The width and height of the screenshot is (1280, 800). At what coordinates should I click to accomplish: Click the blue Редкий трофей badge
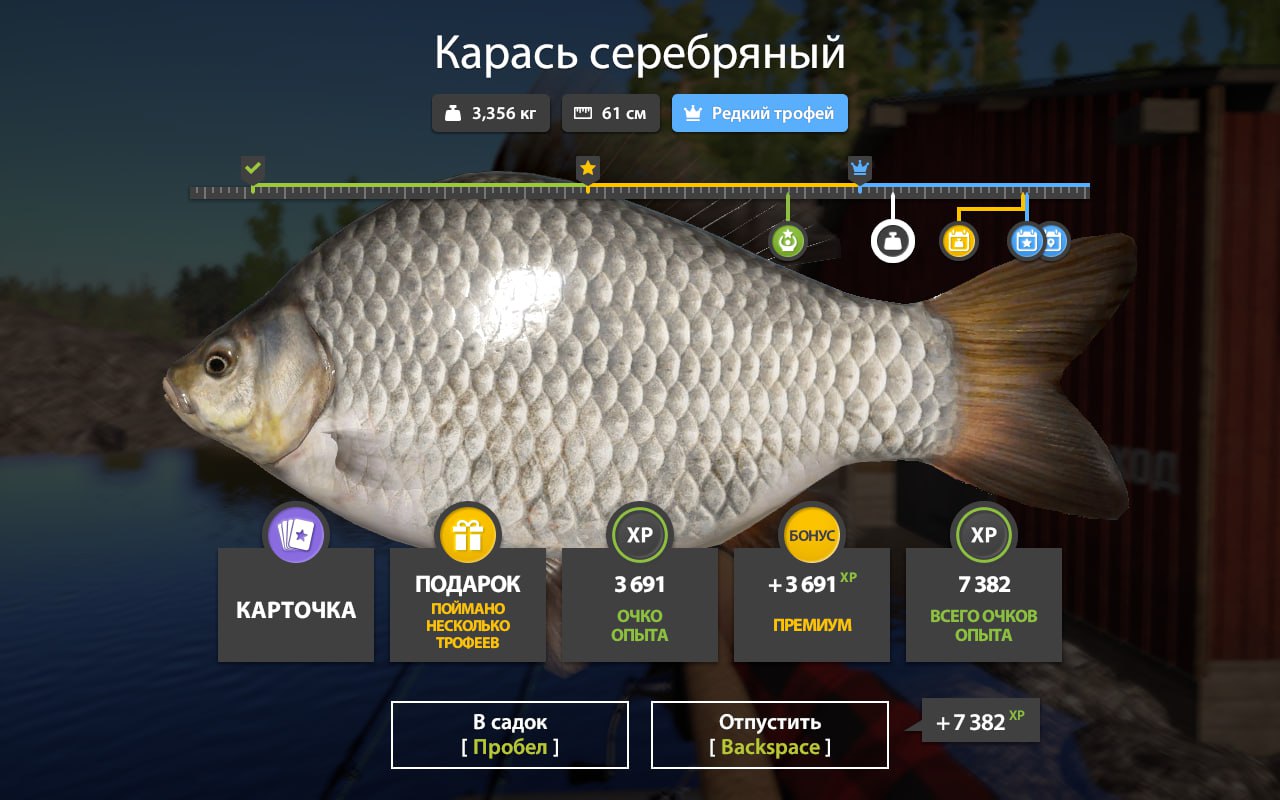pyautogui.click(x=759, y=112)
